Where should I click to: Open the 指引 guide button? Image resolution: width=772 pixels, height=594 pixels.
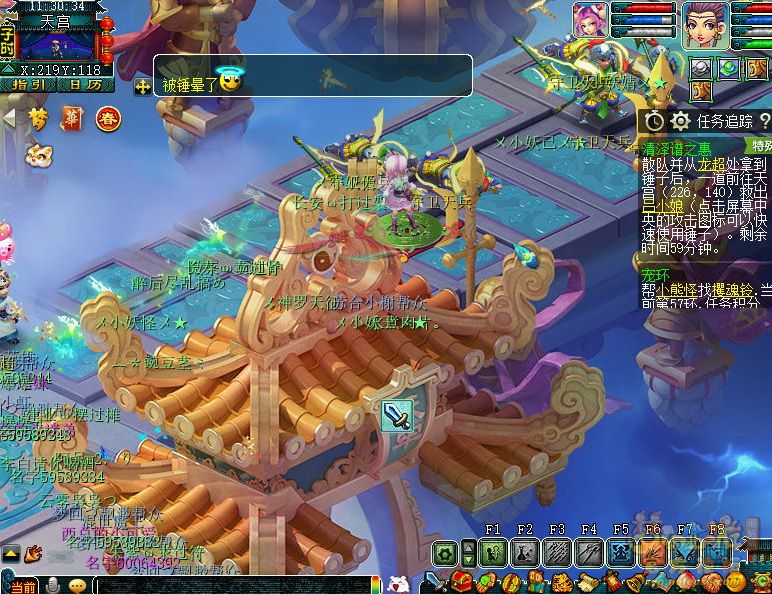(x=28, y=85)
